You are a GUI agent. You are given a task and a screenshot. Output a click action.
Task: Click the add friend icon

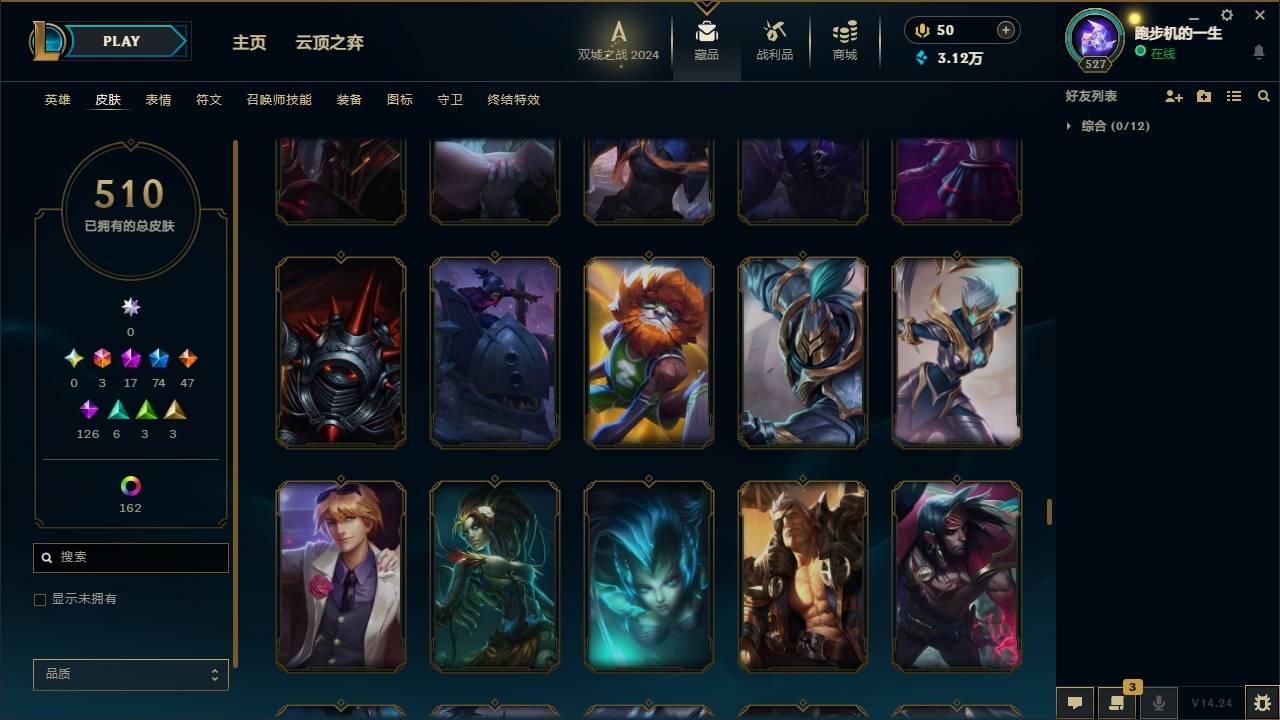[1174, 96]
